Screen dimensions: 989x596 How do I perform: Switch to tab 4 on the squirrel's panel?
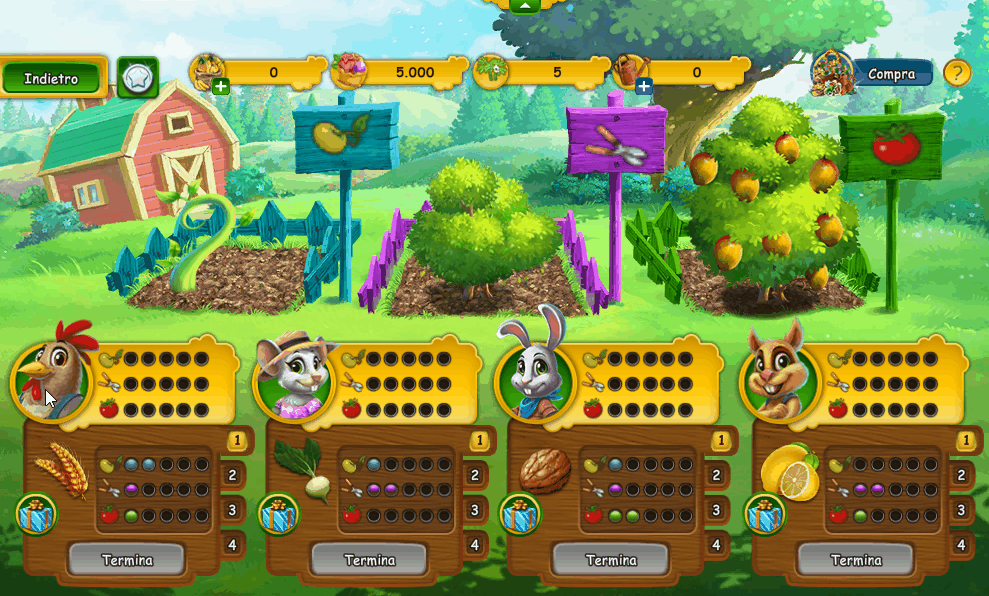coord(961,545)
